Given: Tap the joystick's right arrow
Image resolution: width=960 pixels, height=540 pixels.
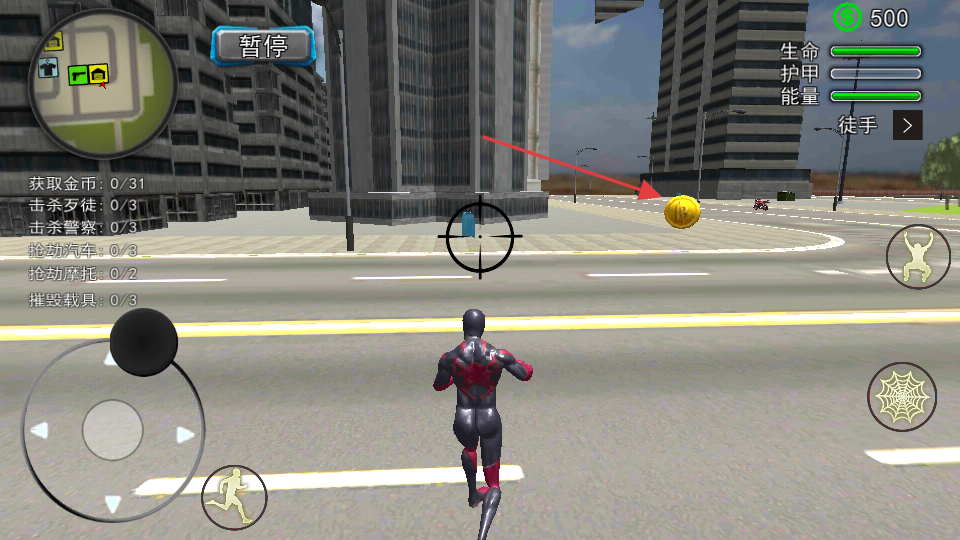Looking at the screenshot, I should [185, 435].
